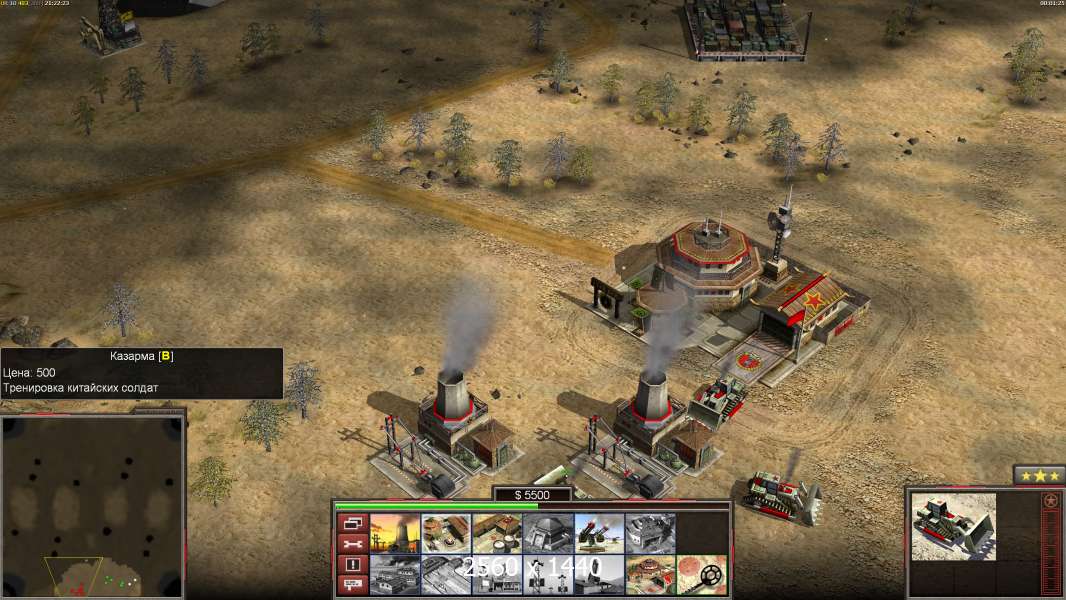Image resolution: width=1066 pixels, height=600 pixels.
Task: Activate the mine detector ability icon
Action: click(700, 573)
